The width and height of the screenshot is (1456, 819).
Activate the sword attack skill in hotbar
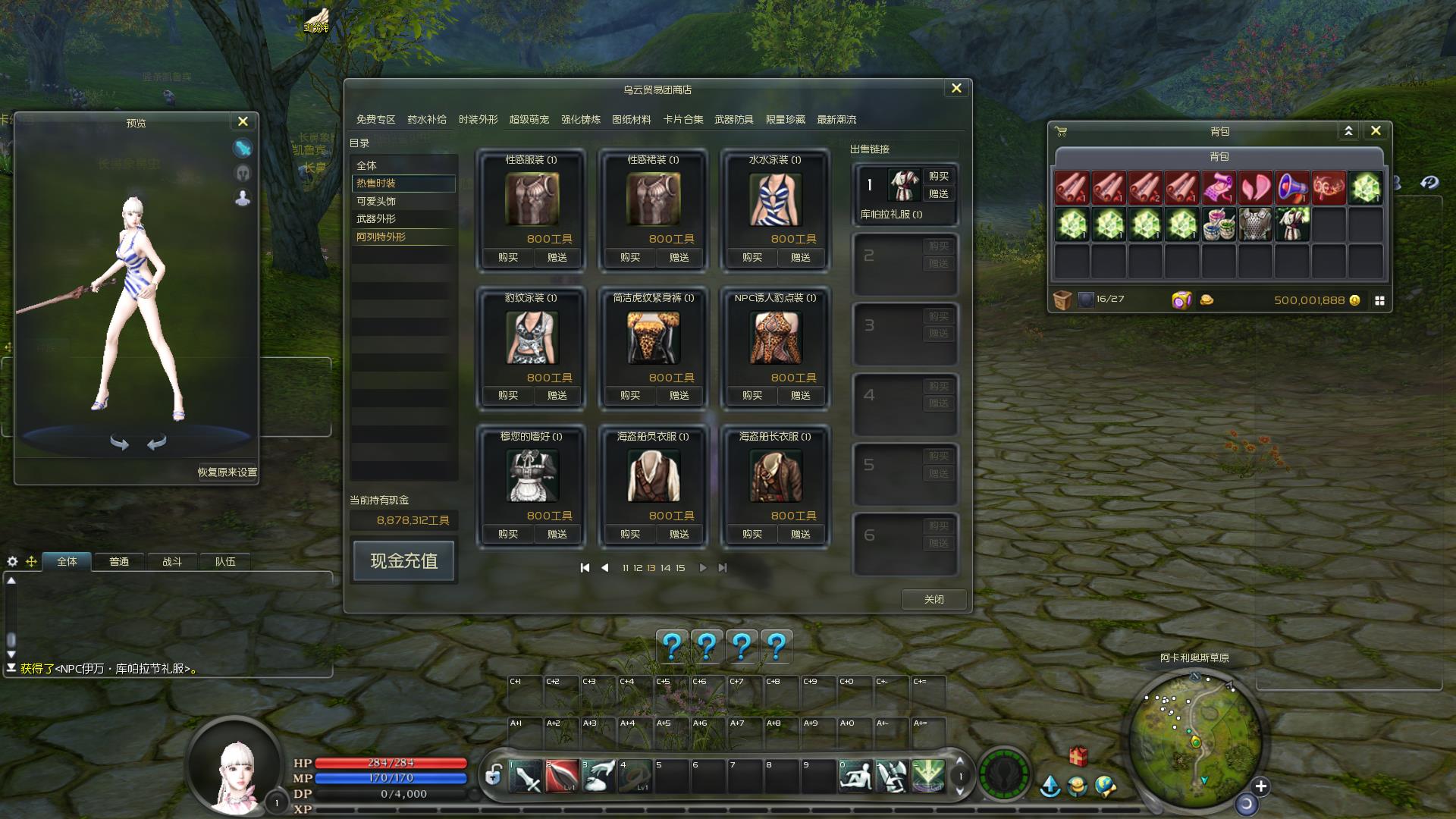[526, 777]
